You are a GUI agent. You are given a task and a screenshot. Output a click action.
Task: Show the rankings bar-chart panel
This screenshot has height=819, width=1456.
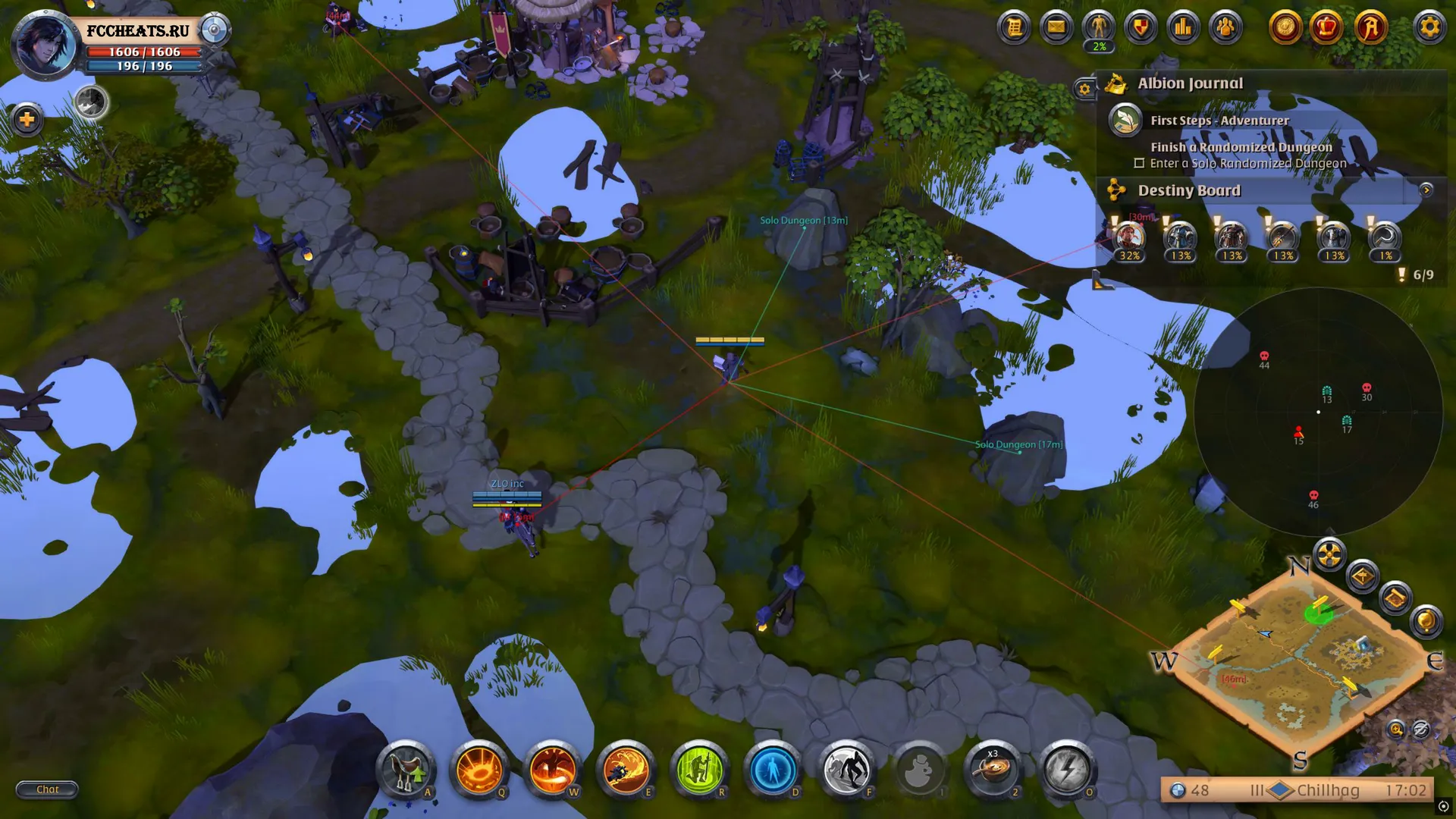coord(1183,28)
